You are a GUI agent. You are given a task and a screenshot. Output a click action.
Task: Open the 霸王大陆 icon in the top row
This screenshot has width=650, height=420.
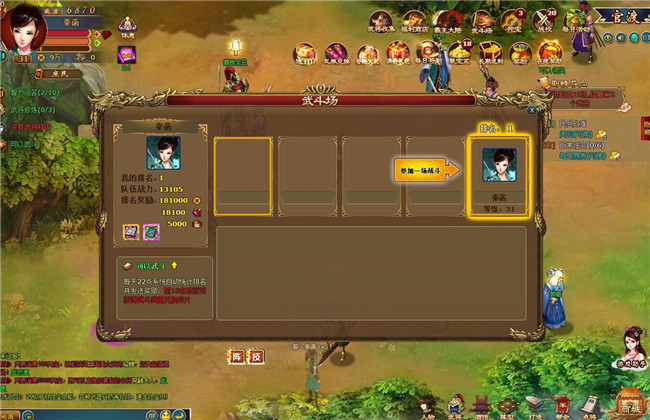(x=446, y=22)
